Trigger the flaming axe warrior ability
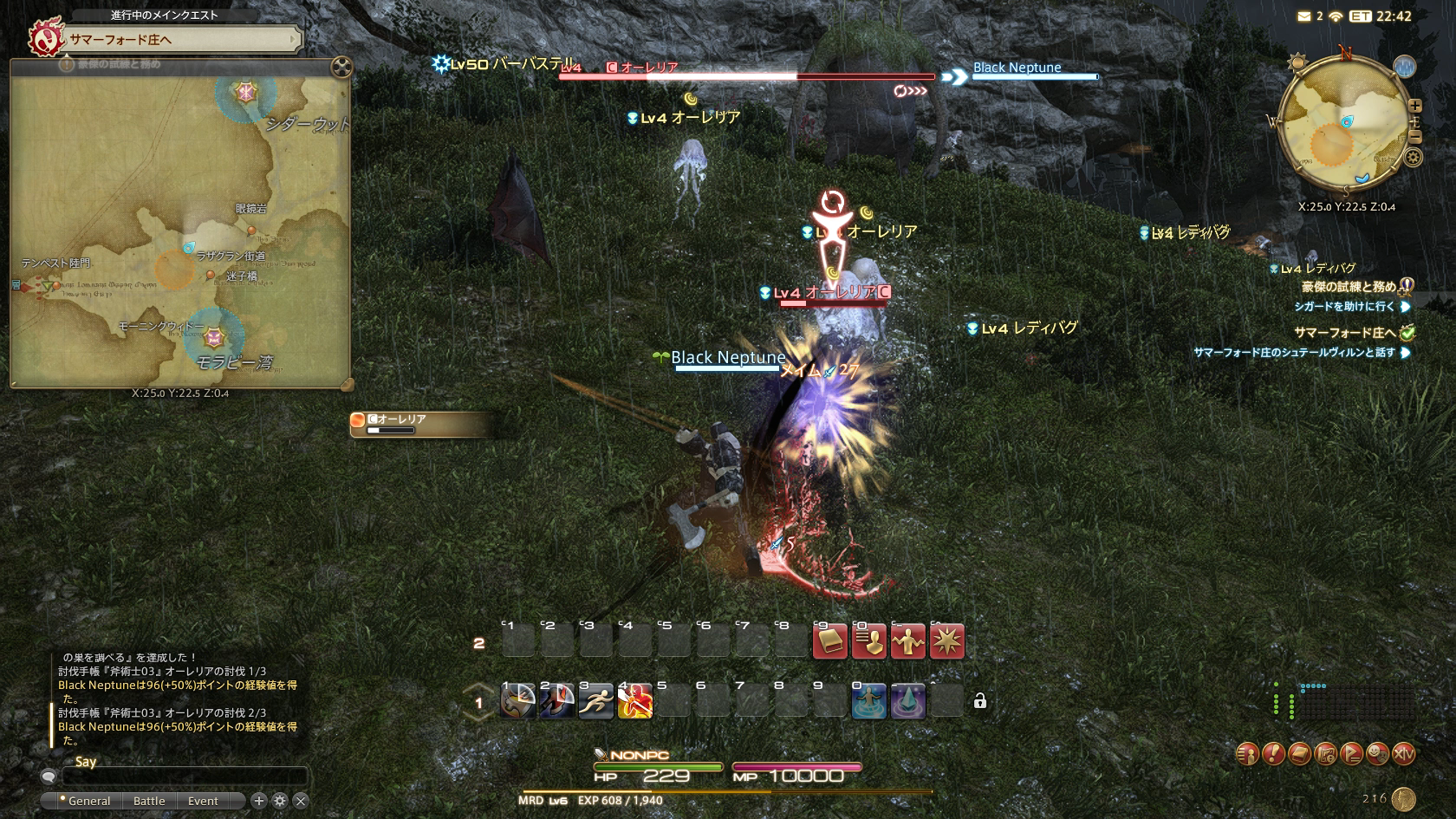Viewport: 1456px width, 819px height. [634, 701]
